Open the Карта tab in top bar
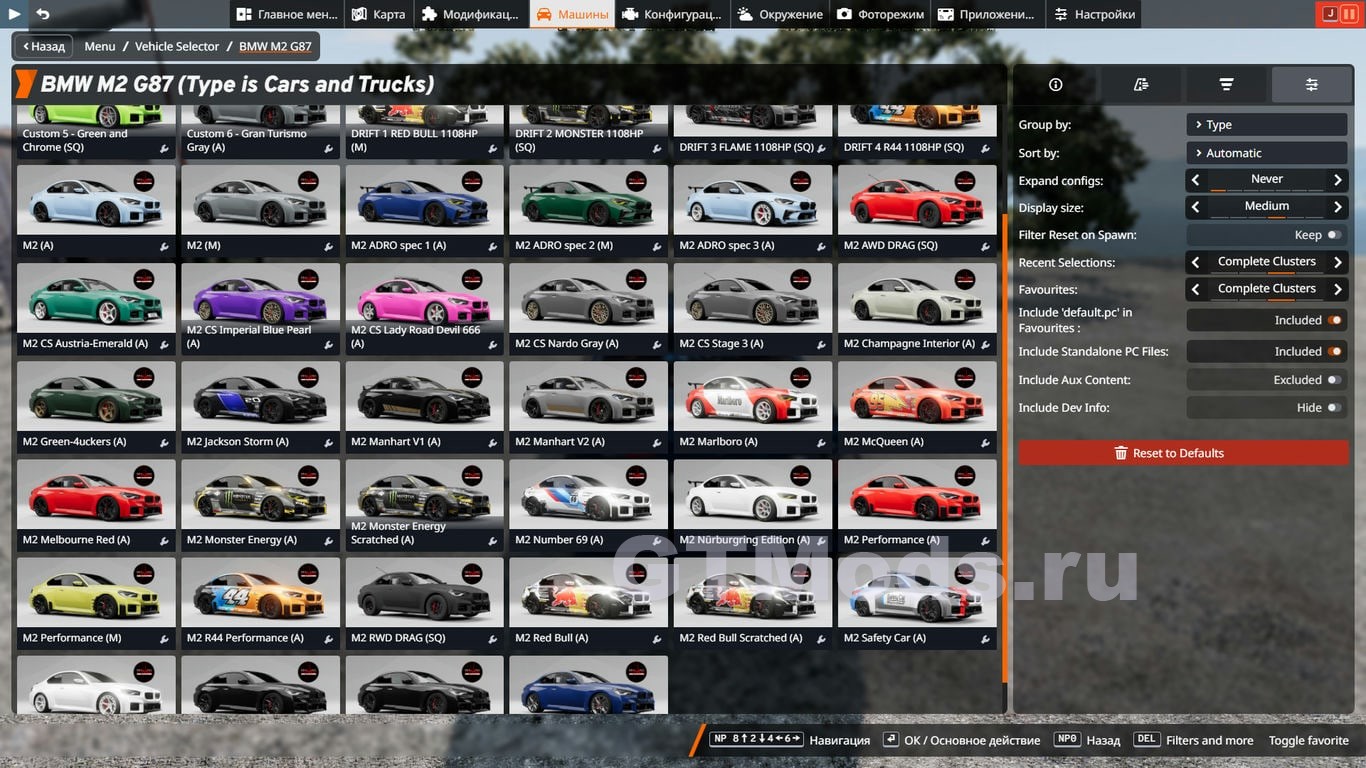Screen dimensions: 1366x768 [379, 14]
